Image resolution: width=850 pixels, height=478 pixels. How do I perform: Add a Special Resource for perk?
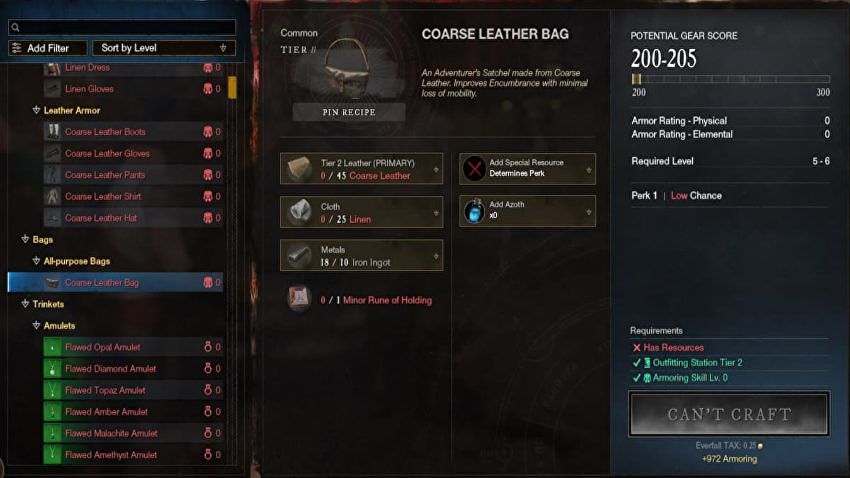(527, 169)
